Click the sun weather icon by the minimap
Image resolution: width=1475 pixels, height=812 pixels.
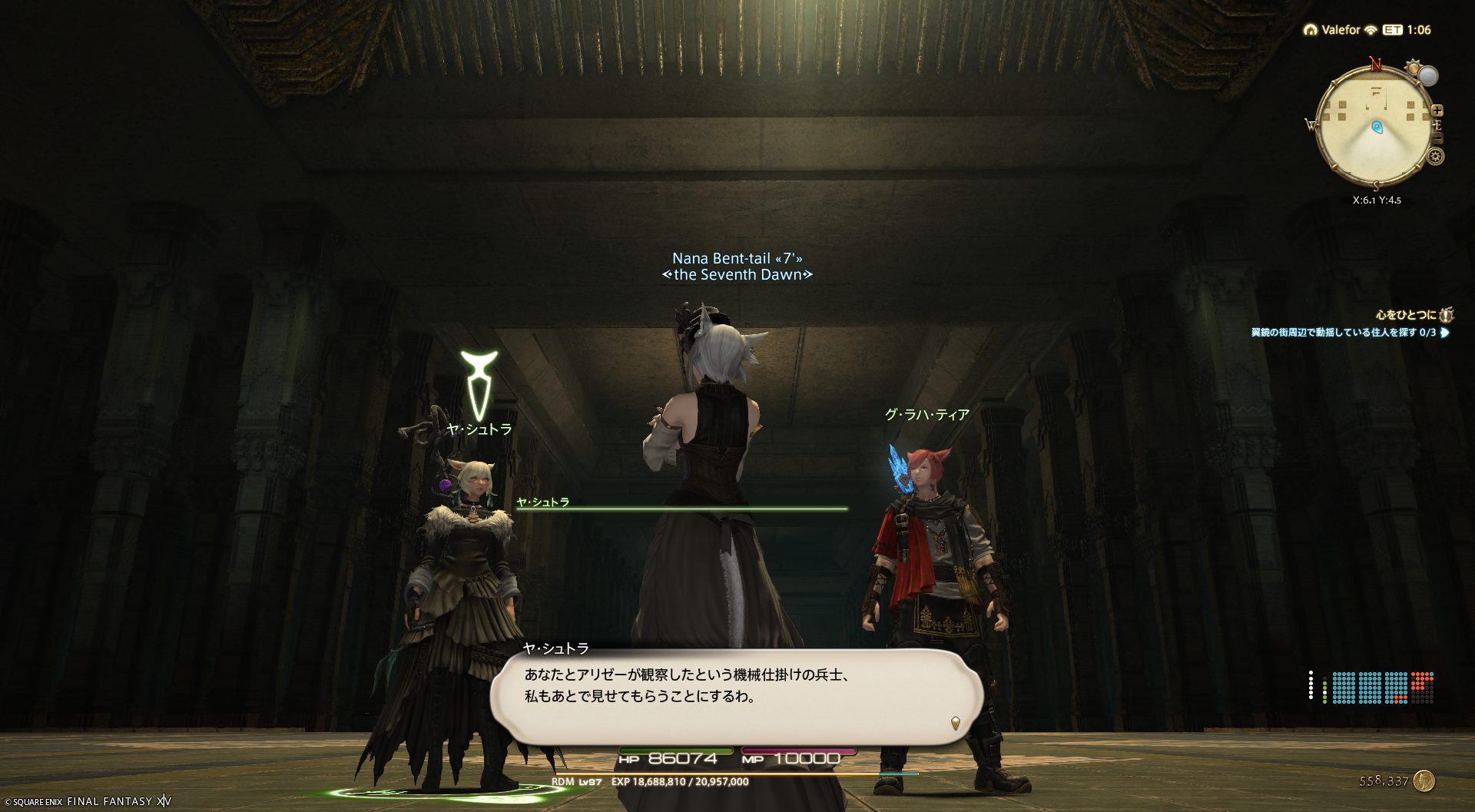click(x=1413, y=68)
